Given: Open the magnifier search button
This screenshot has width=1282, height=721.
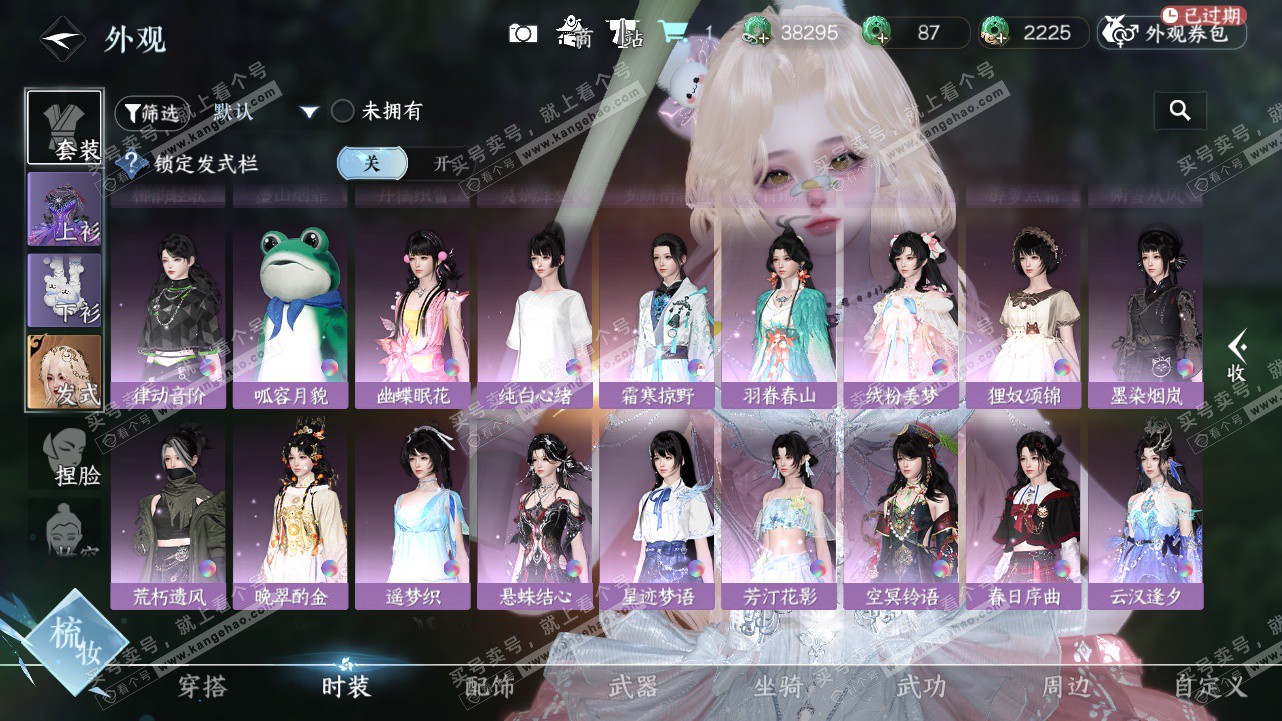Looking at the screenshot, I should (x=1180, y=111).
